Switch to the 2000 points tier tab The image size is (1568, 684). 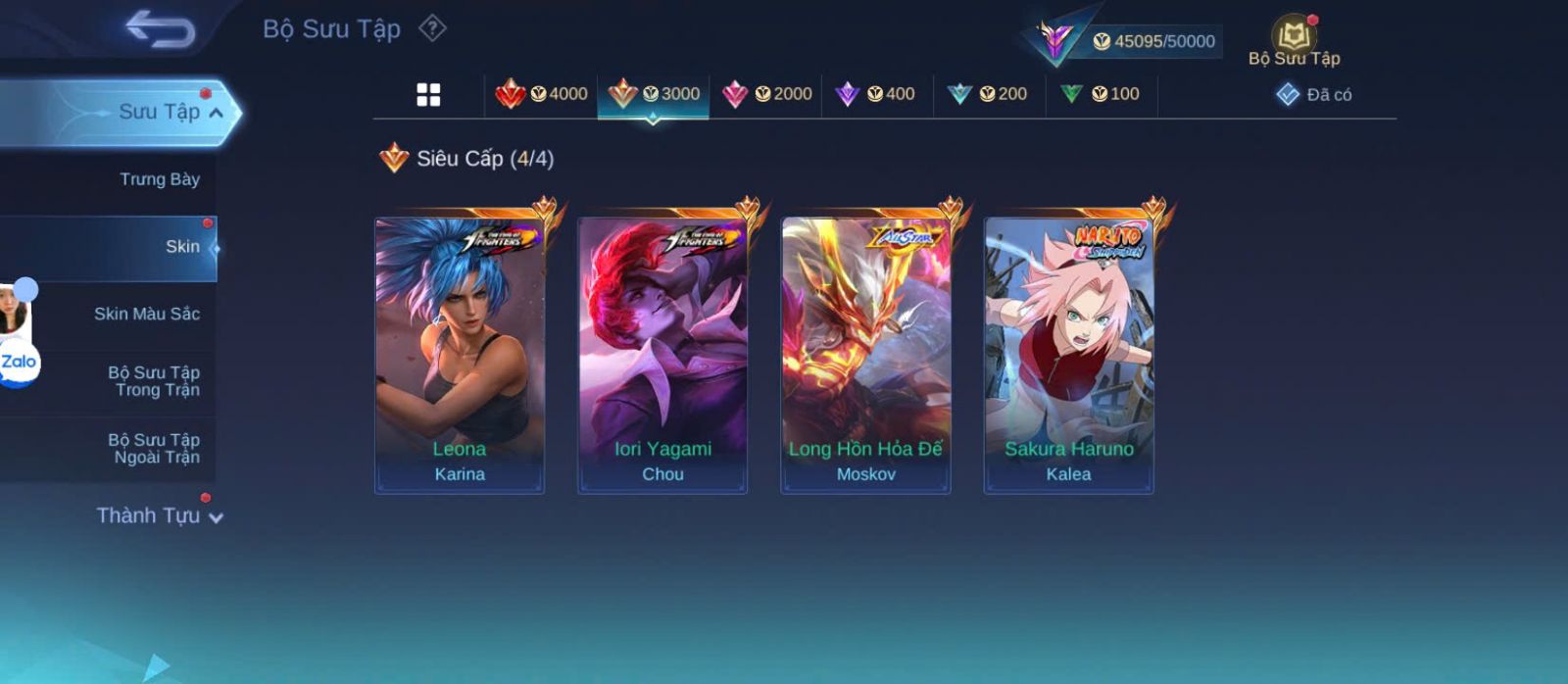pyautogui.click(x=766, y=94)
